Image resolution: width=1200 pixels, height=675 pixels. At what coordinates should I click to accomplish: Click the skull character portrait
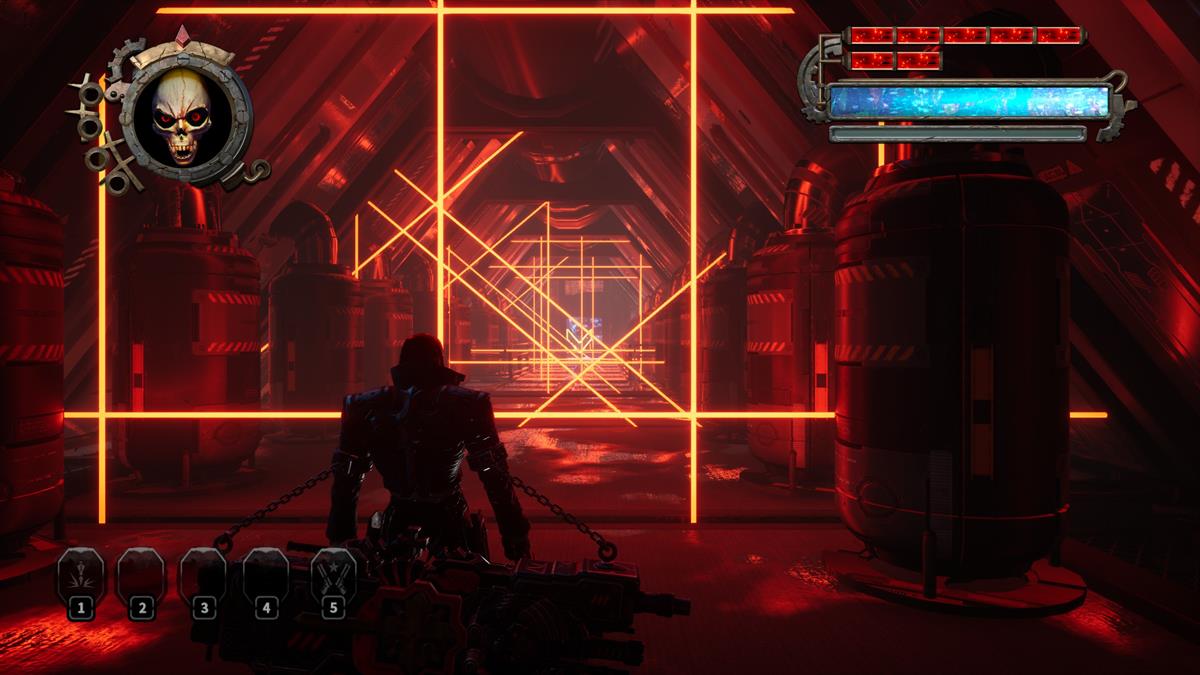[x=178, y=118]
